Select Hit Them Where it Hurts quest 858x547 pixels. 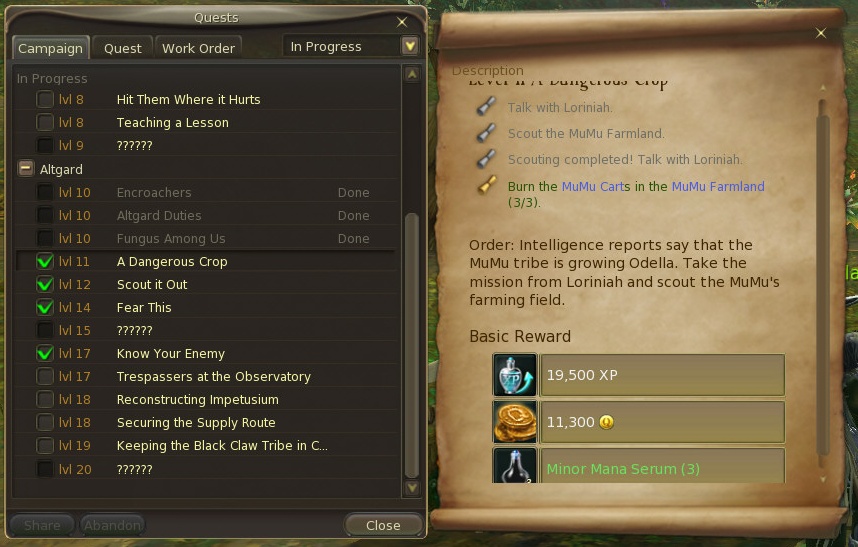(x=188, y=100)
